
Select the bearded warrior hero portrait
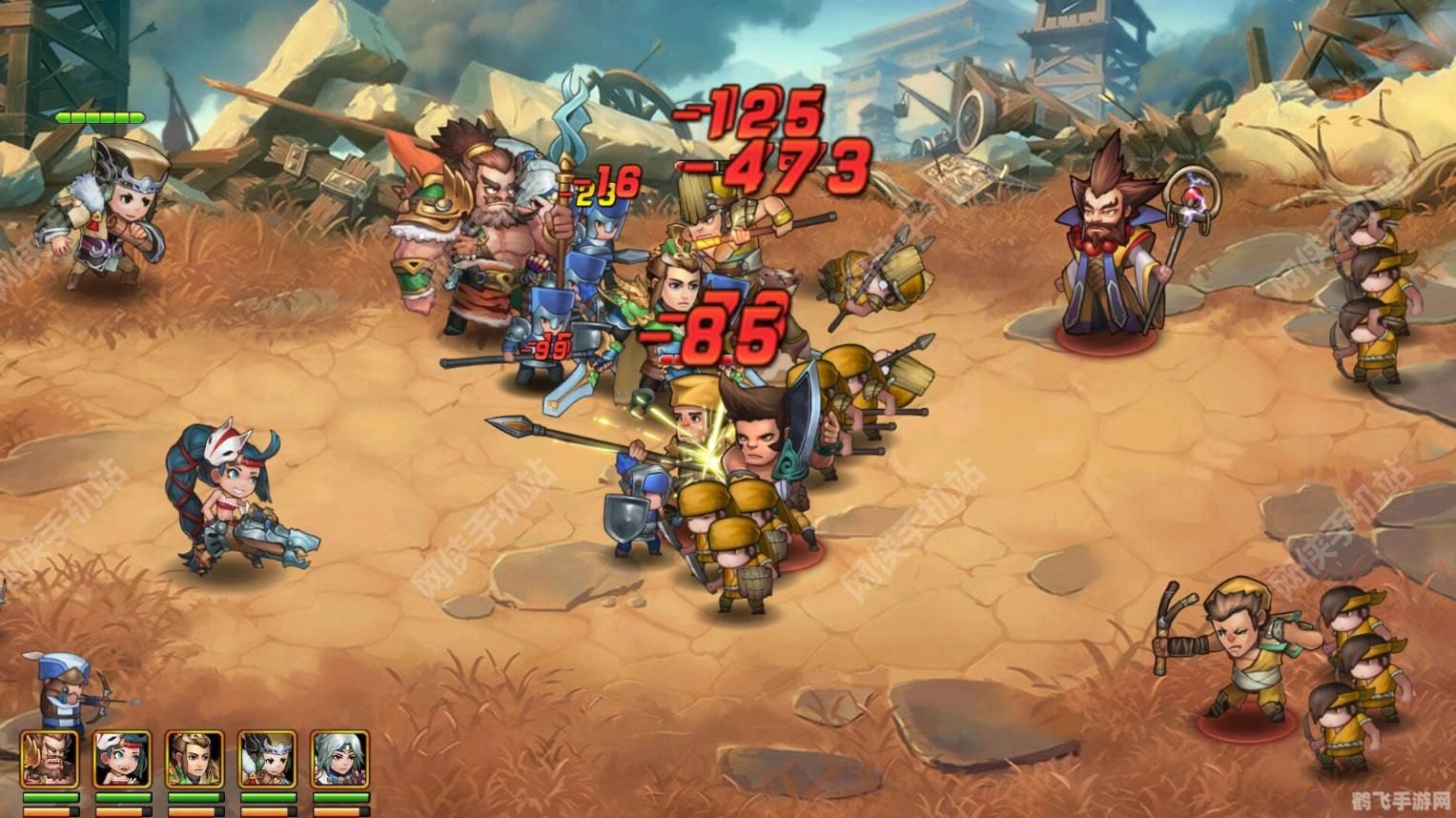click(x=50, y=760)
